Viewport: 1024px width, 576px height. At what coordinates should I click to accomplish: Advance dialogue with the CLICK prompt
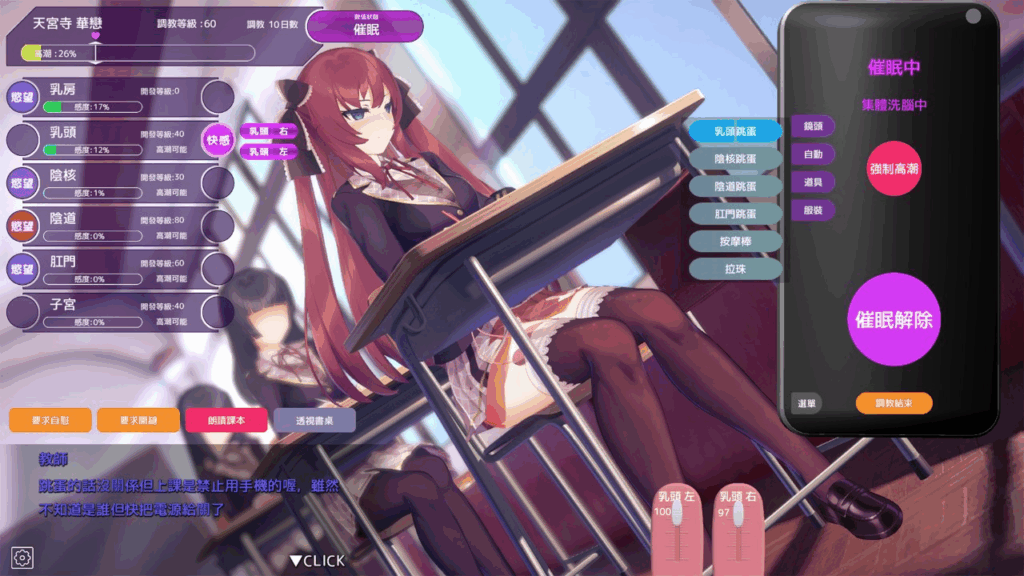tap(317, 560)
